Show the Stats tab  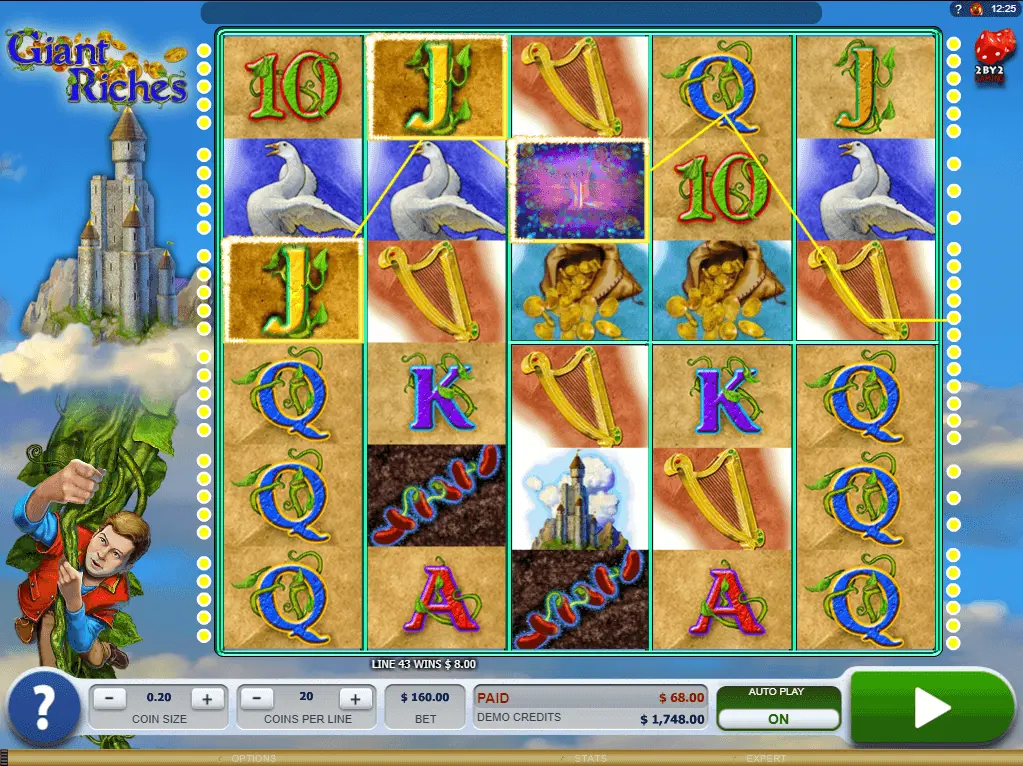coord(590,759)
